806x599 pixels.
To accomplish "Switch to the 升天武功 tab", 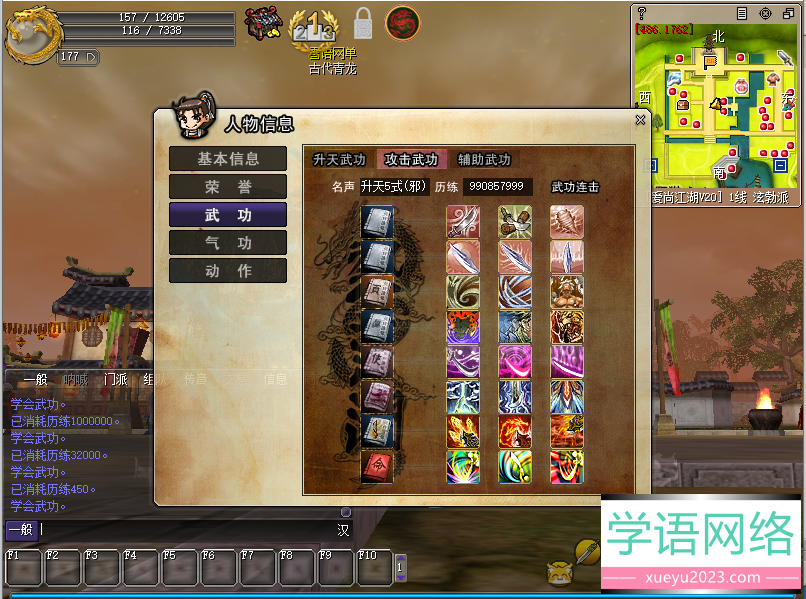I will click(x=339, y=160).
